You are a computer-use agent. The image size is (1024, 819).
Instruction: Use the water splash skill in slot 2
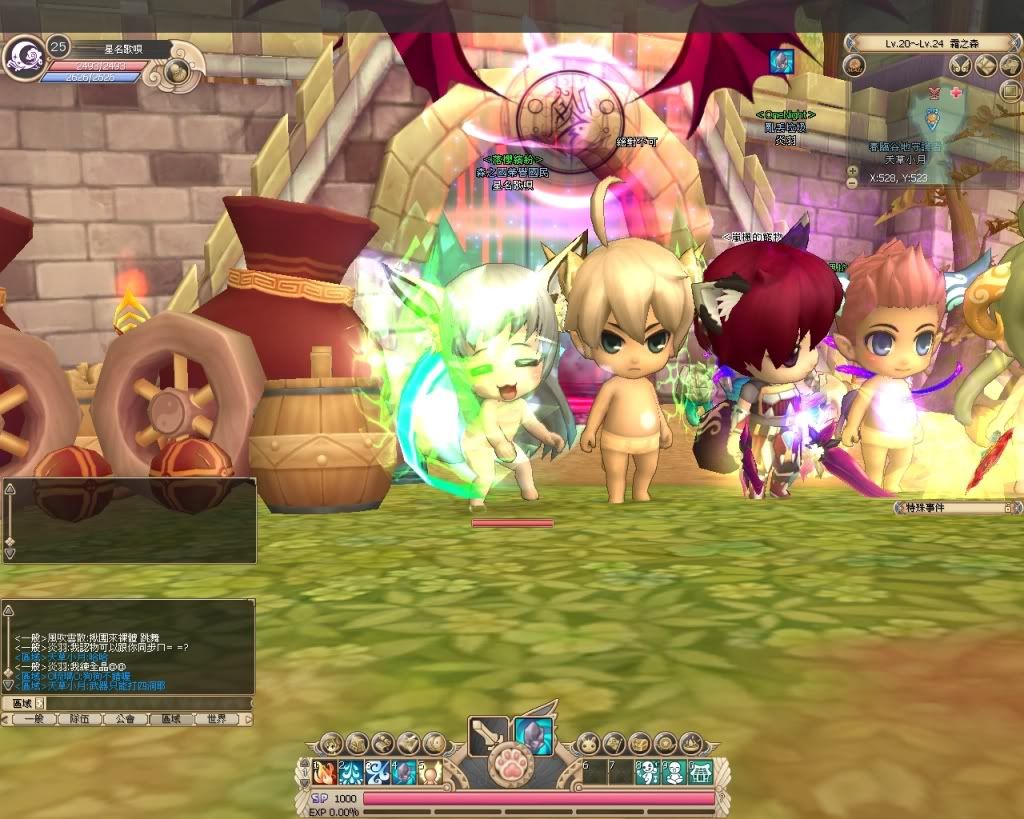pyautogui.click(x=351, y=773)
